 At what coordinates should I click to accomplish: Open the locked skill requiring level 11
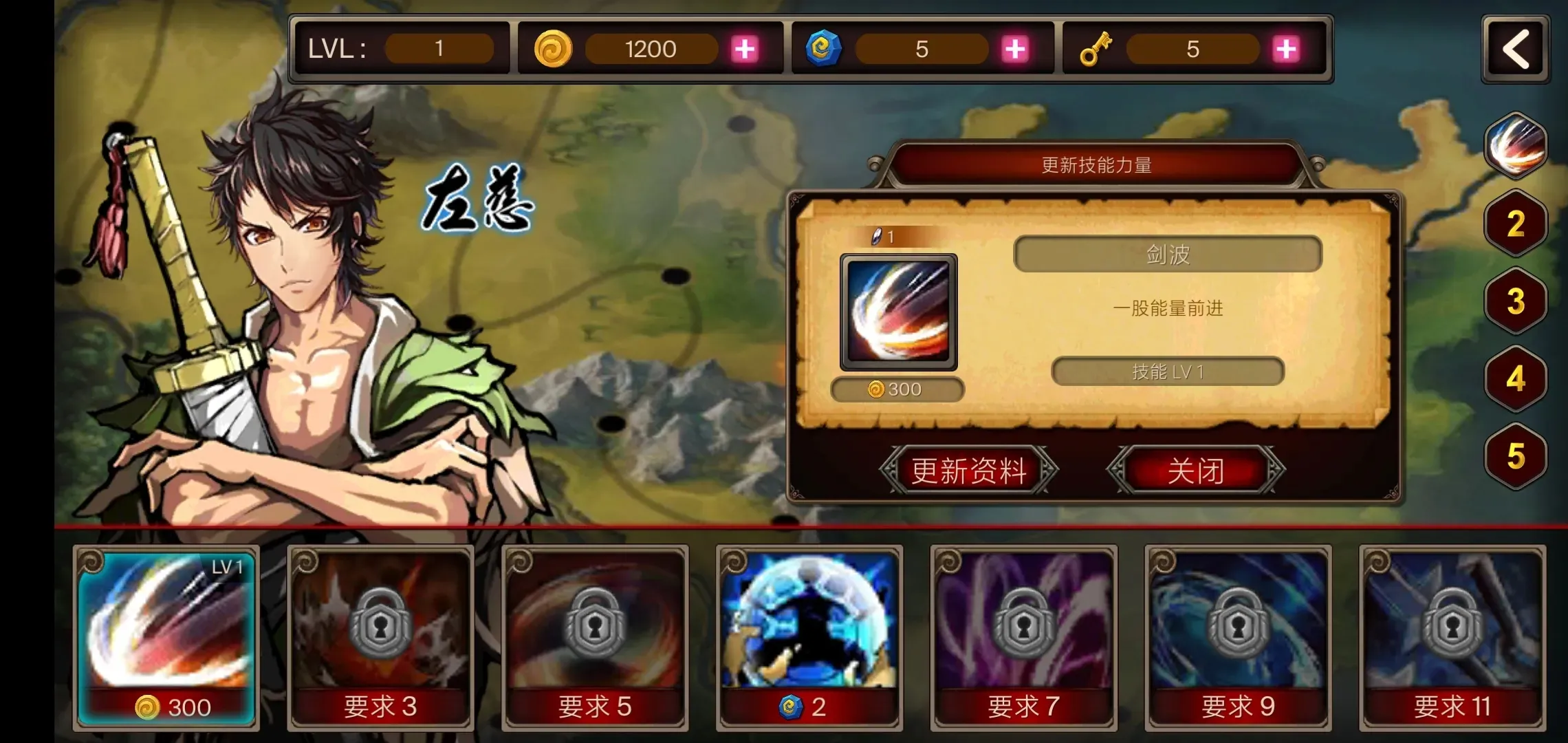(1452, 640)
